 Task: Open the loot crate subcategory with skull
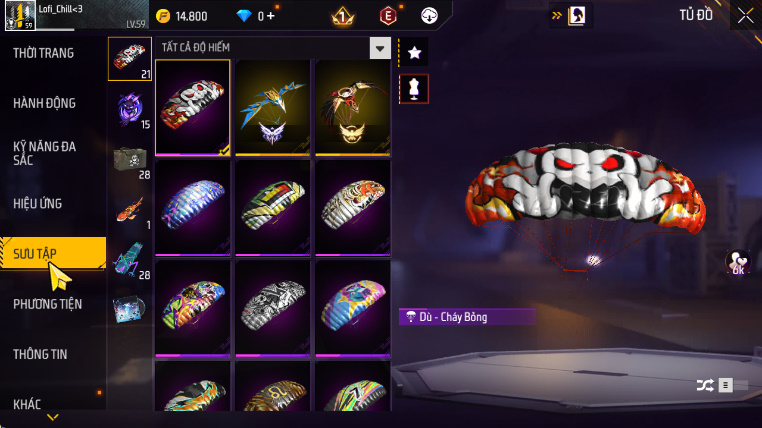pos(130,161)
